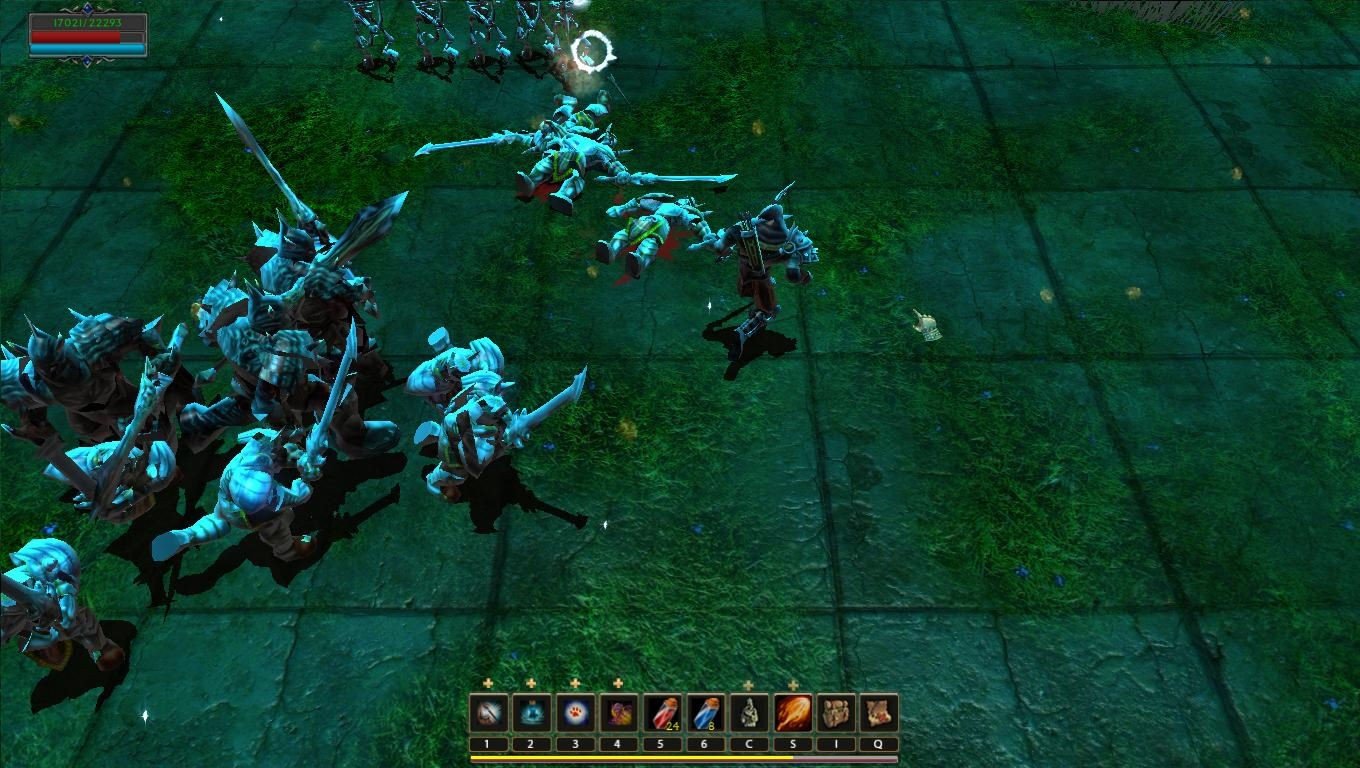Click the plus above the fireball skill
Image resolution: width=1360 pixels, height=768 pixels.
tap(791, 684)
